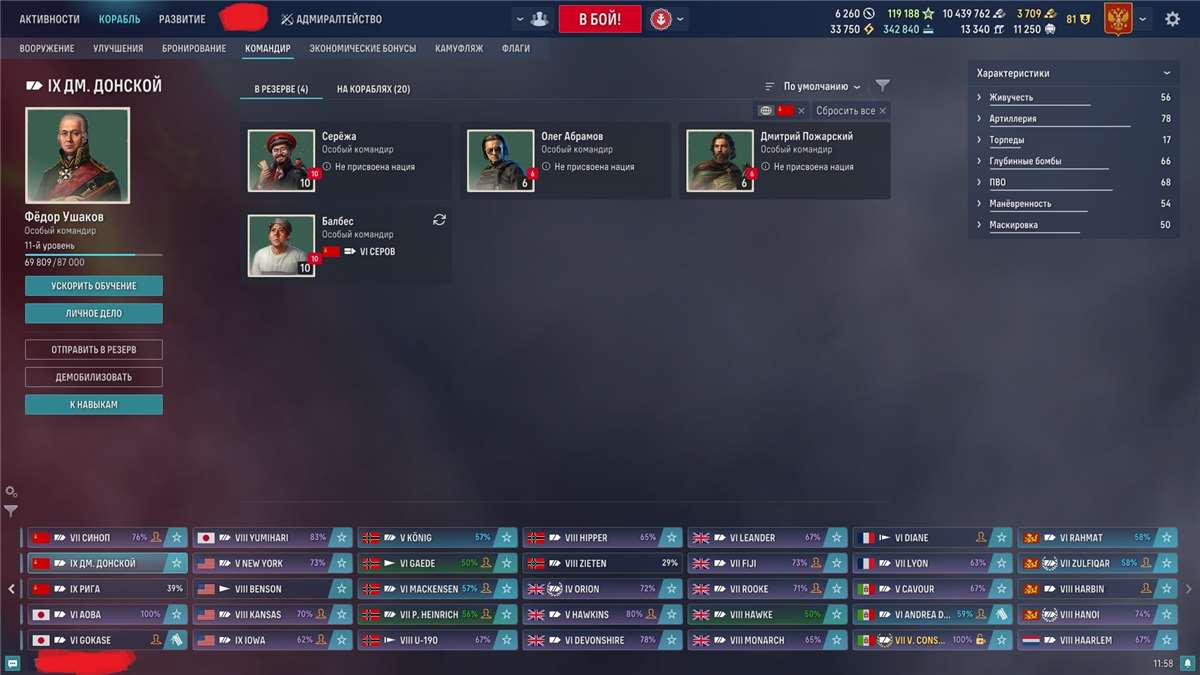Send commander with Отправить в резерв
1200x675 pixels.
point(94,350)
